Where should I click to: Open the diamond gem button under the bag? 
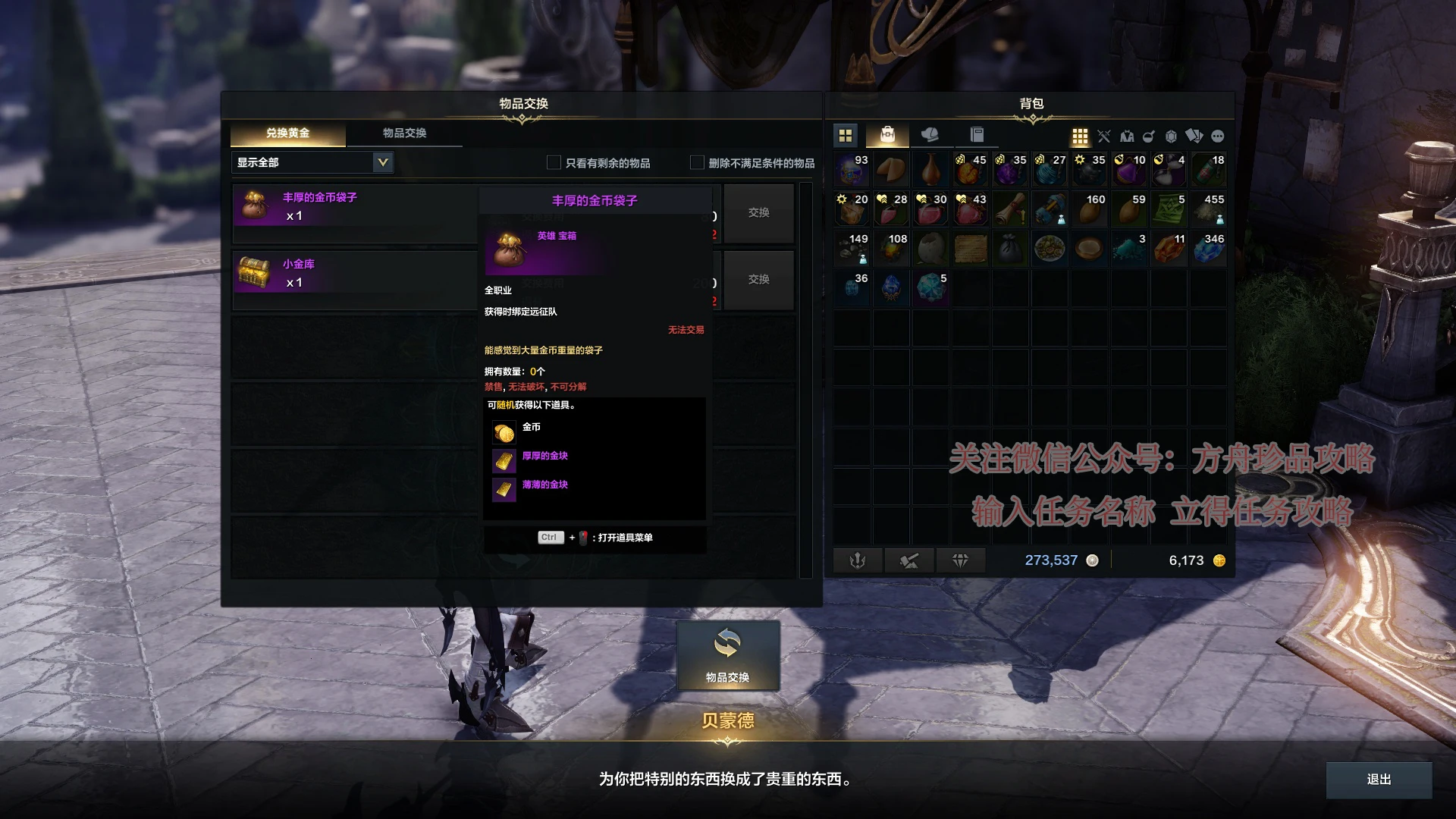960,560
